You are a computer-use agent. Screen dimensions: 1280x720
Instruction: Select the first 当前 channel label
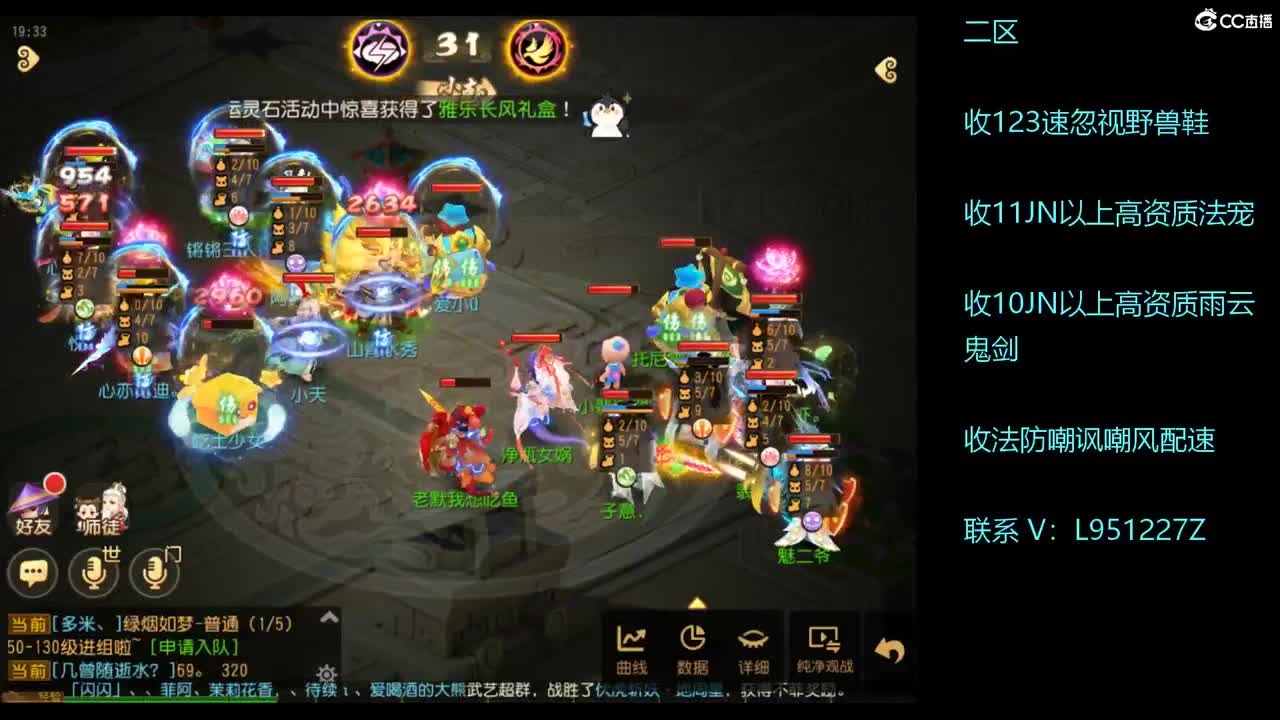click(28, 624)
